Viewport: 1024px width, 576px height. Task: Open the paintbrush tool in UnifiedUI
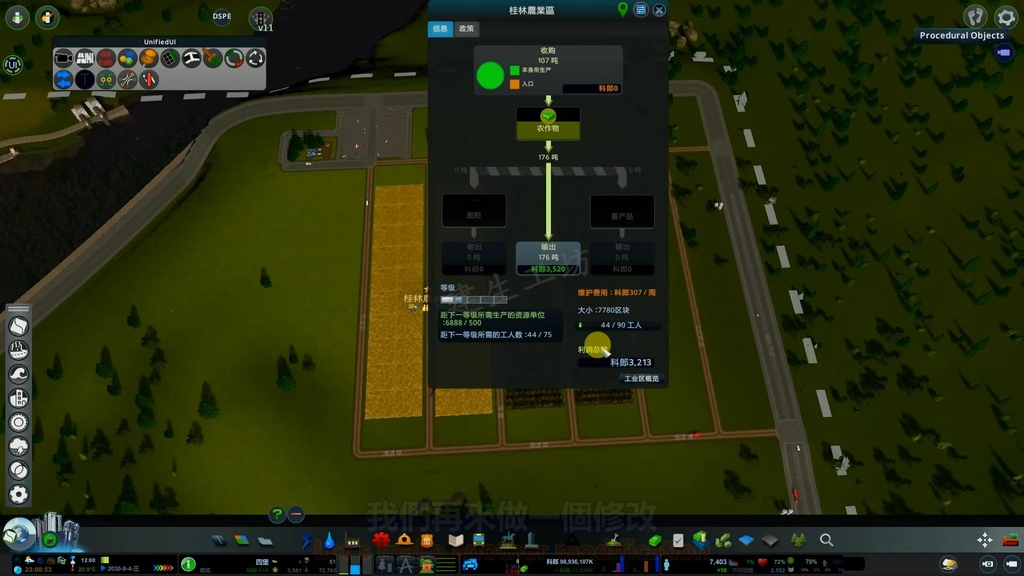point(213,59)
